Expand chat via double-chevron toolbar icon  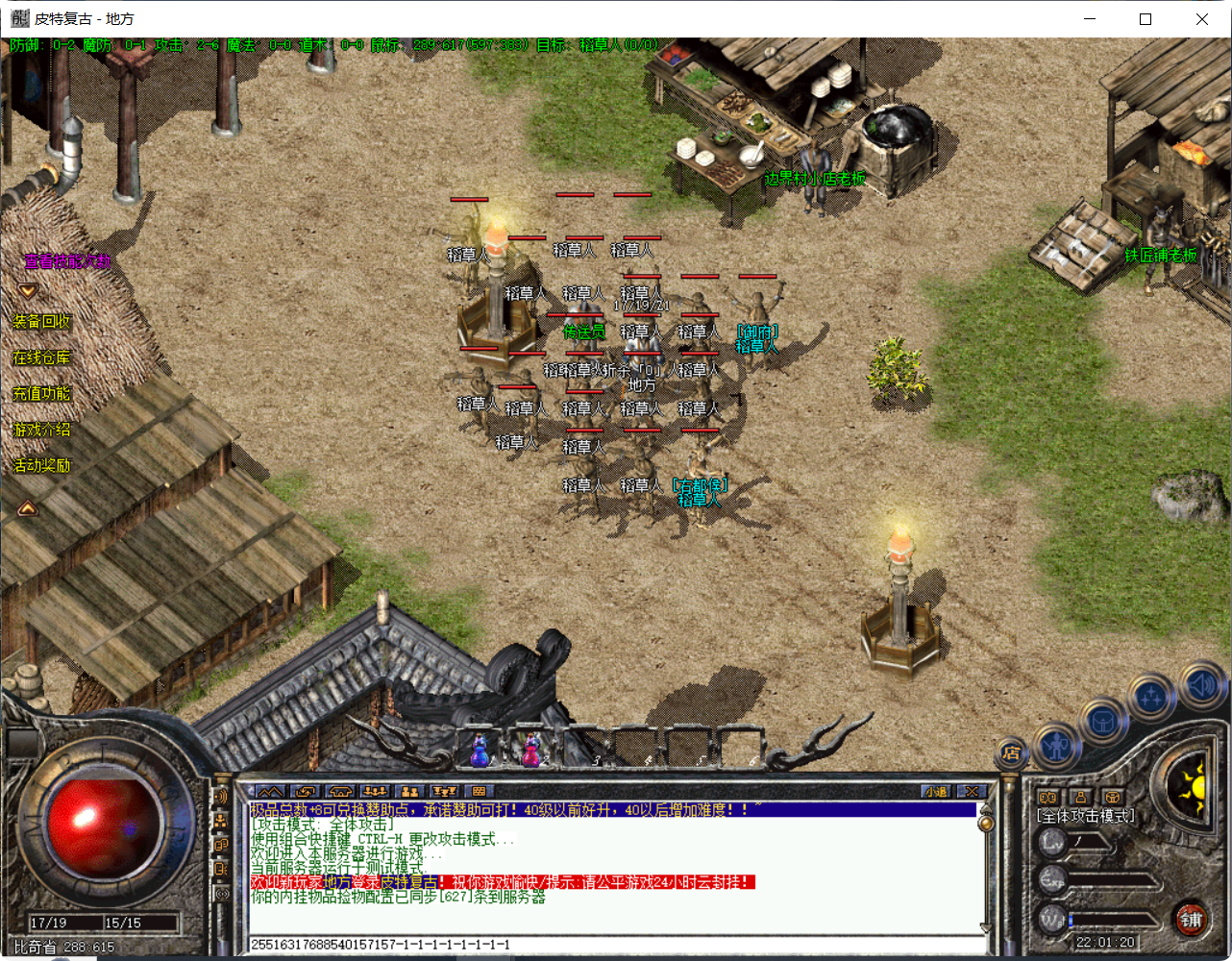pyautogui.click(x=270, y=790)
